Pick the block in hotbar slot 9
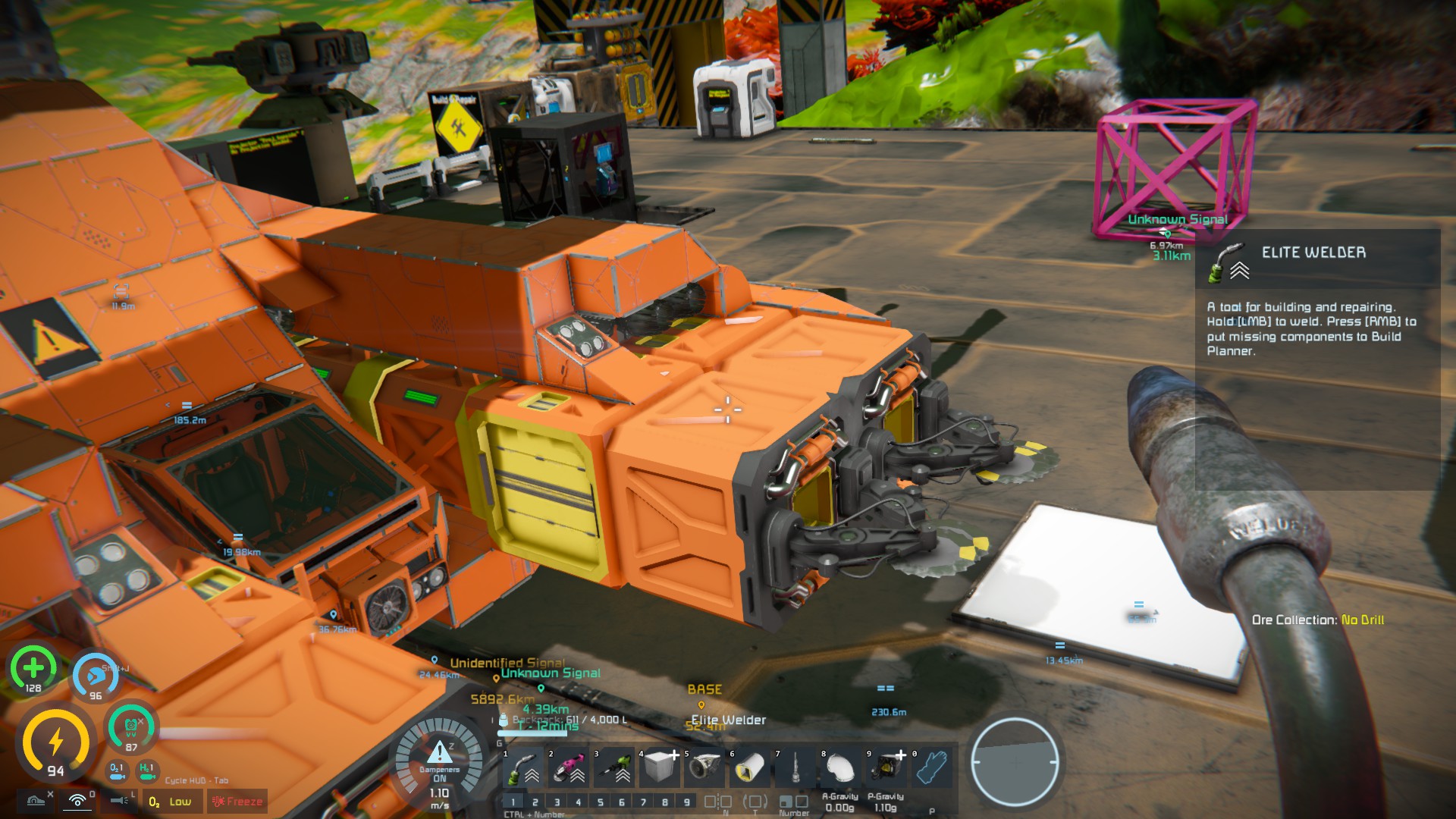1456x819 pixels. [x=886, y=768]
